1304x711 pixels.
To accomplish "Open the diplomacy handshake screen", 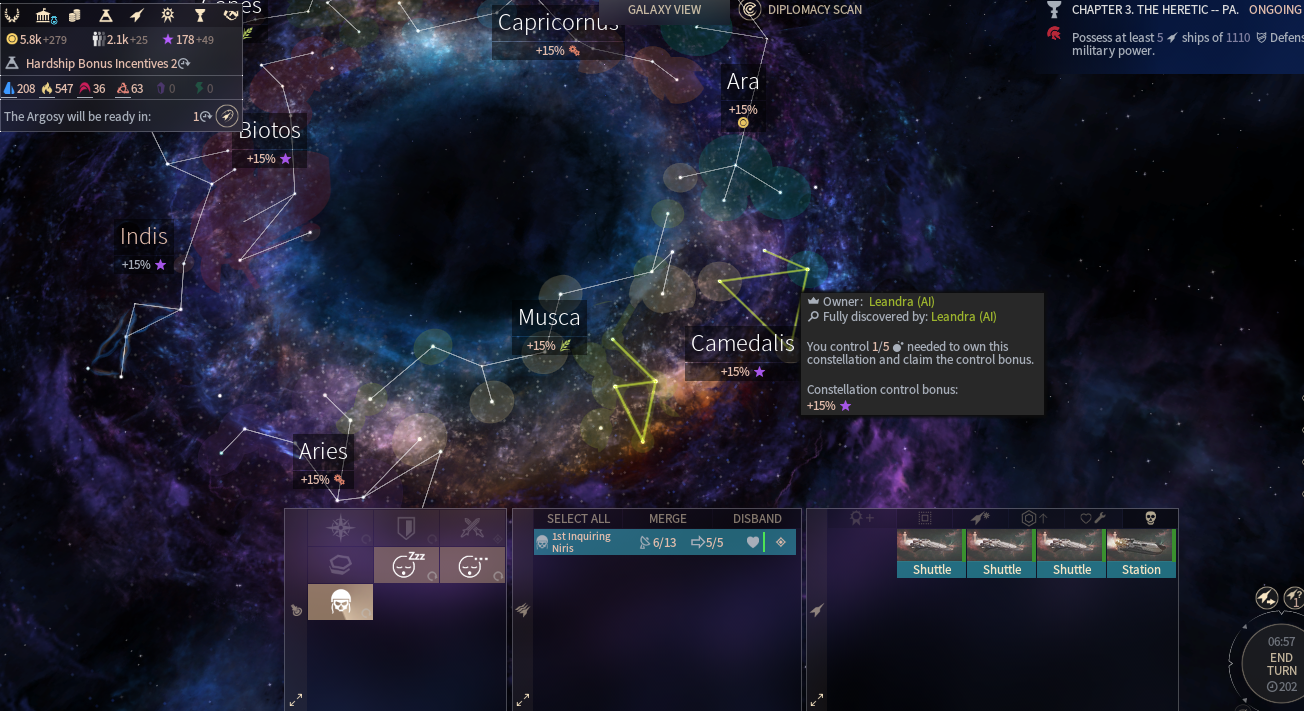I will (231, 15).
